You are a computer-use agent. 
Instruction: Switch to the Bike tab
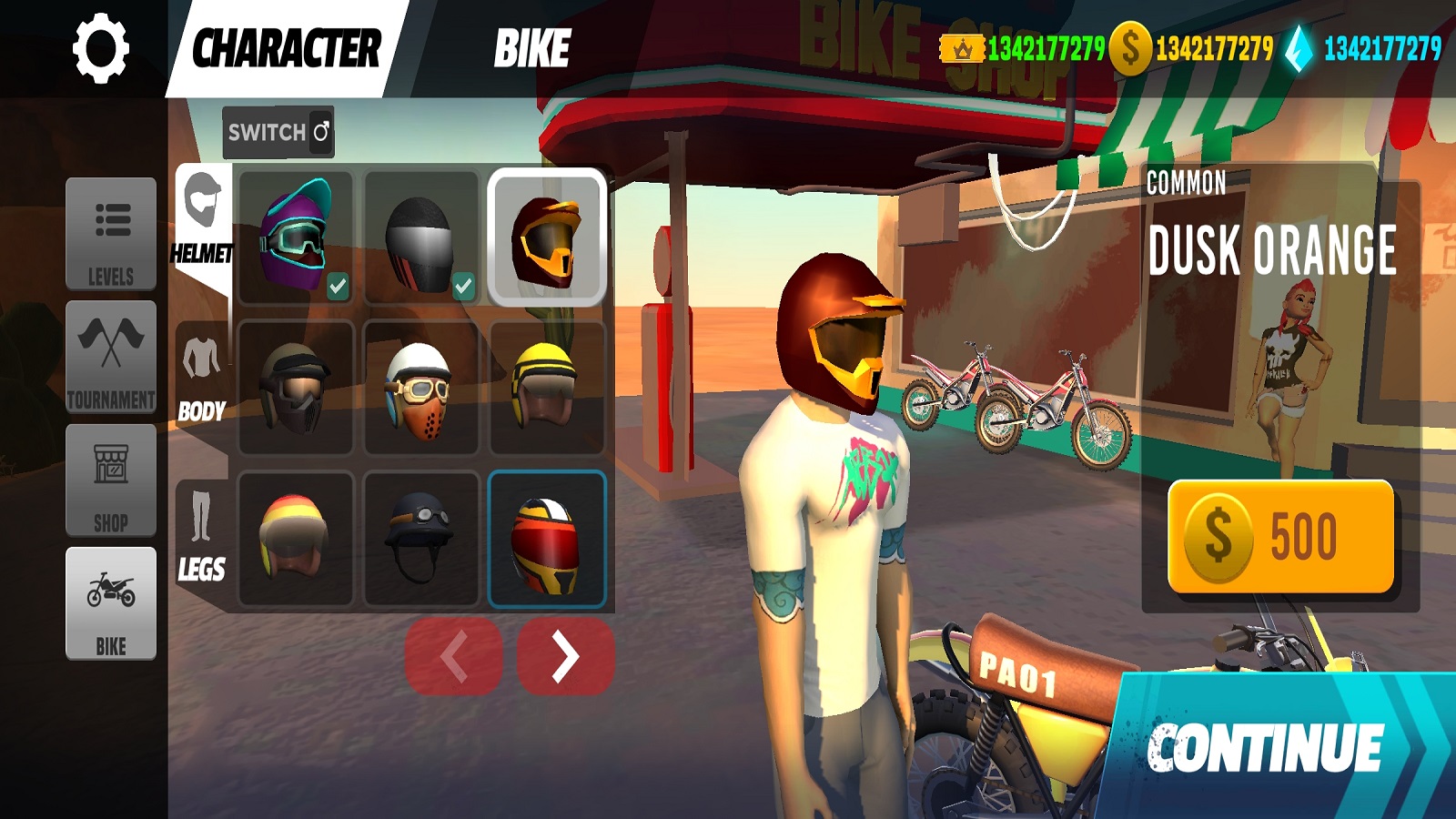(x=532, y=48)
